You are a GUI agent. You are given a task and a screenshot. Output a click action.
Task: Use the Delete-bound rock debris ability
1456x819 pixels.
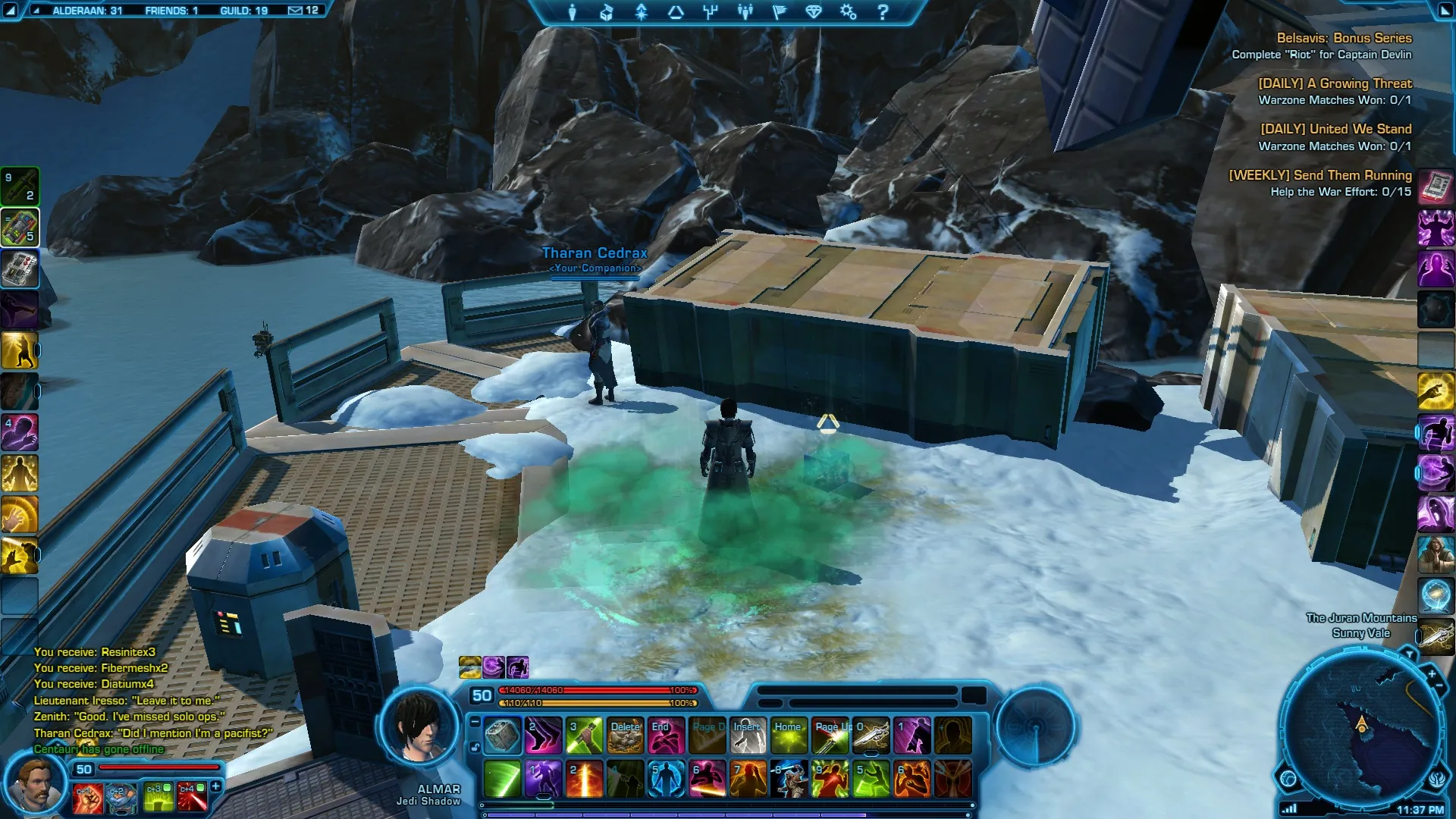pyautogui.click(x=625, y=736)
